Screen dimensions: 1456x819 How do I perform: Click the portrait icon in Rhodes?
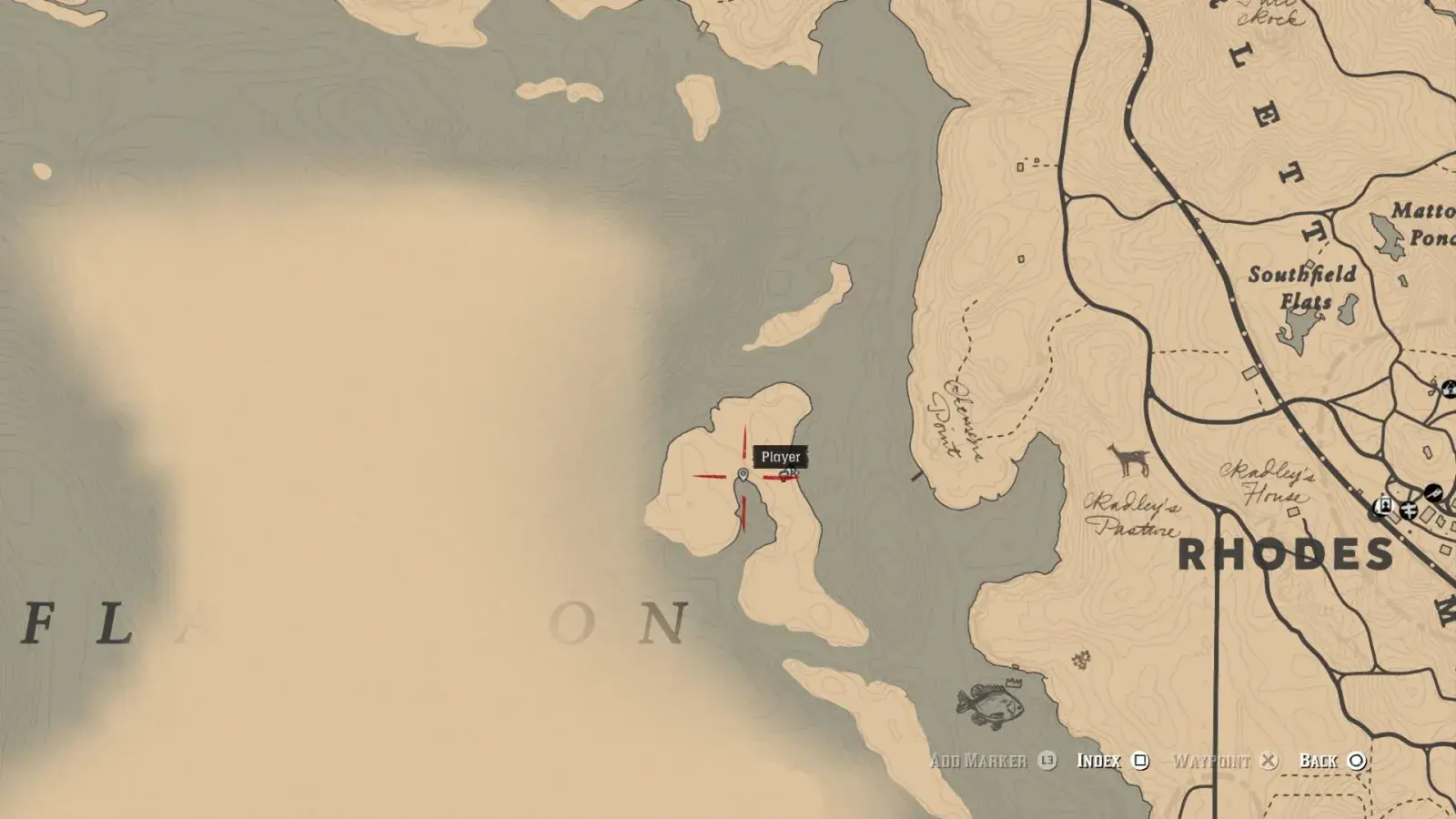1384,506
